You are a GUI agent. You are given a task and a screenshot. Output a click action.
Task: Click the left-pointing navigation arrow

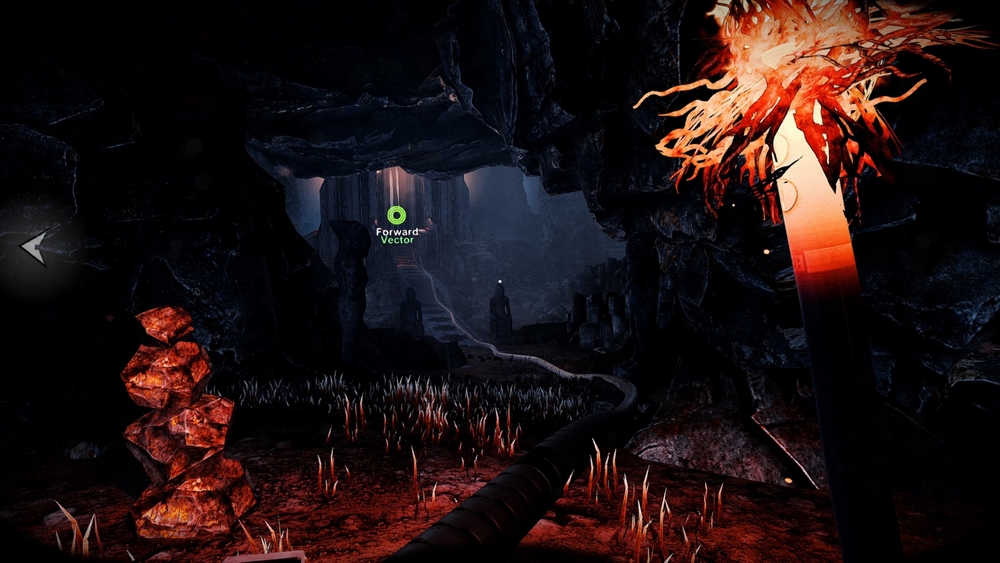point(34,247)
